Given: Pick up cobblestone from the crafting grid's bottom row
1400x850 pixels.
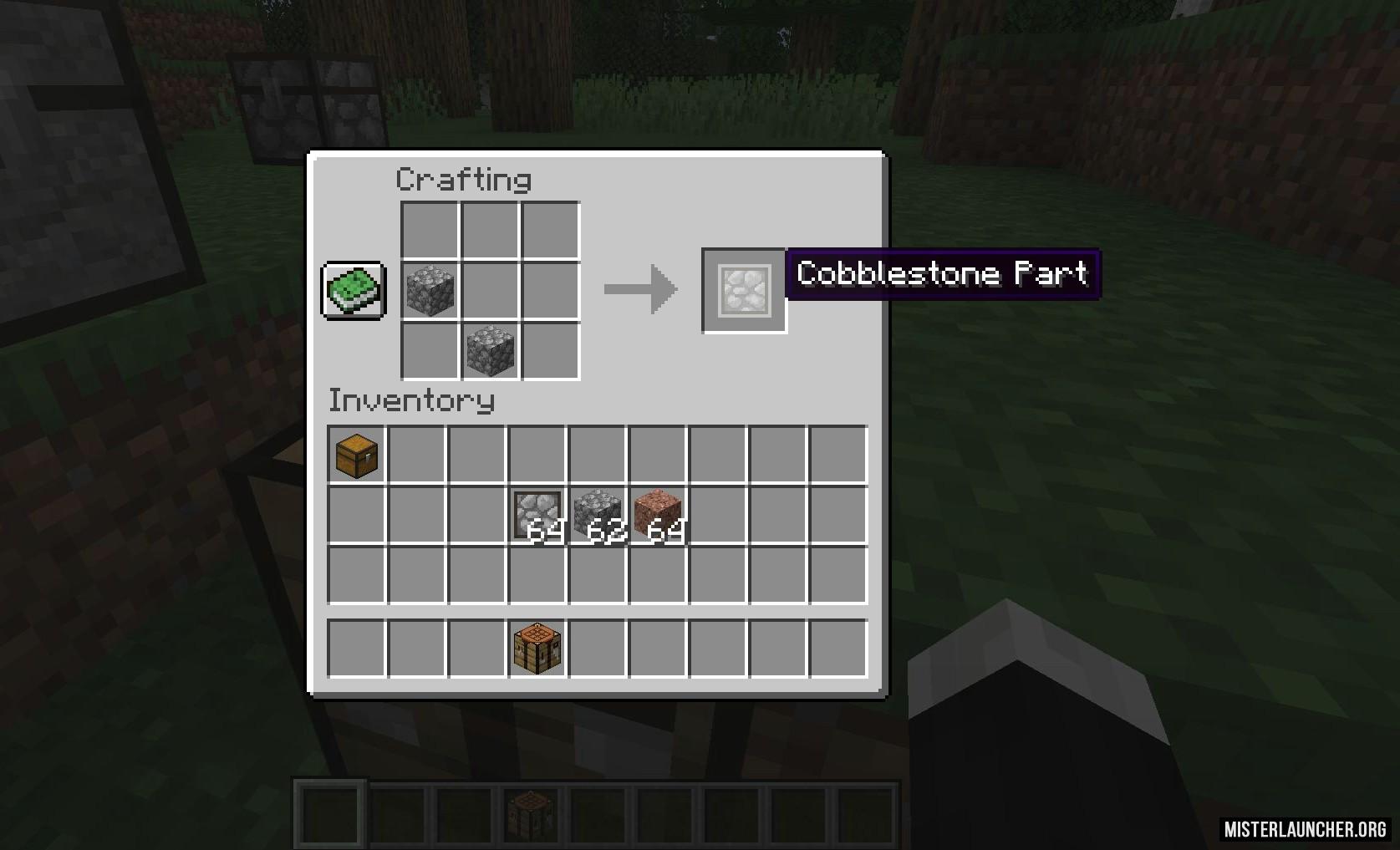Looking at the screenshot, I should pos(491,351).
